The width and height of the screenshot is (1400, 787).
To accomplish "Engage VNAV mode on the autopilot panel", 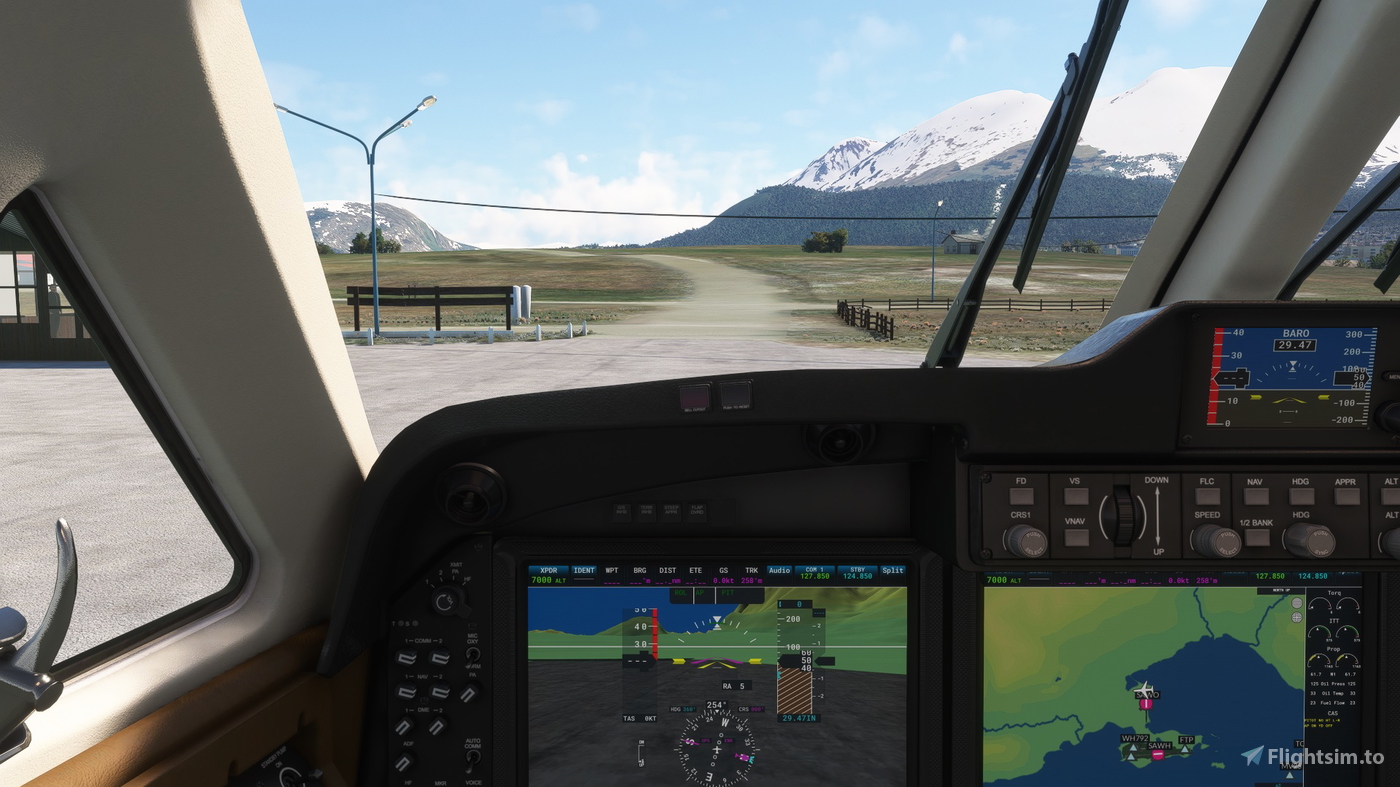I will coord(1077,536).
